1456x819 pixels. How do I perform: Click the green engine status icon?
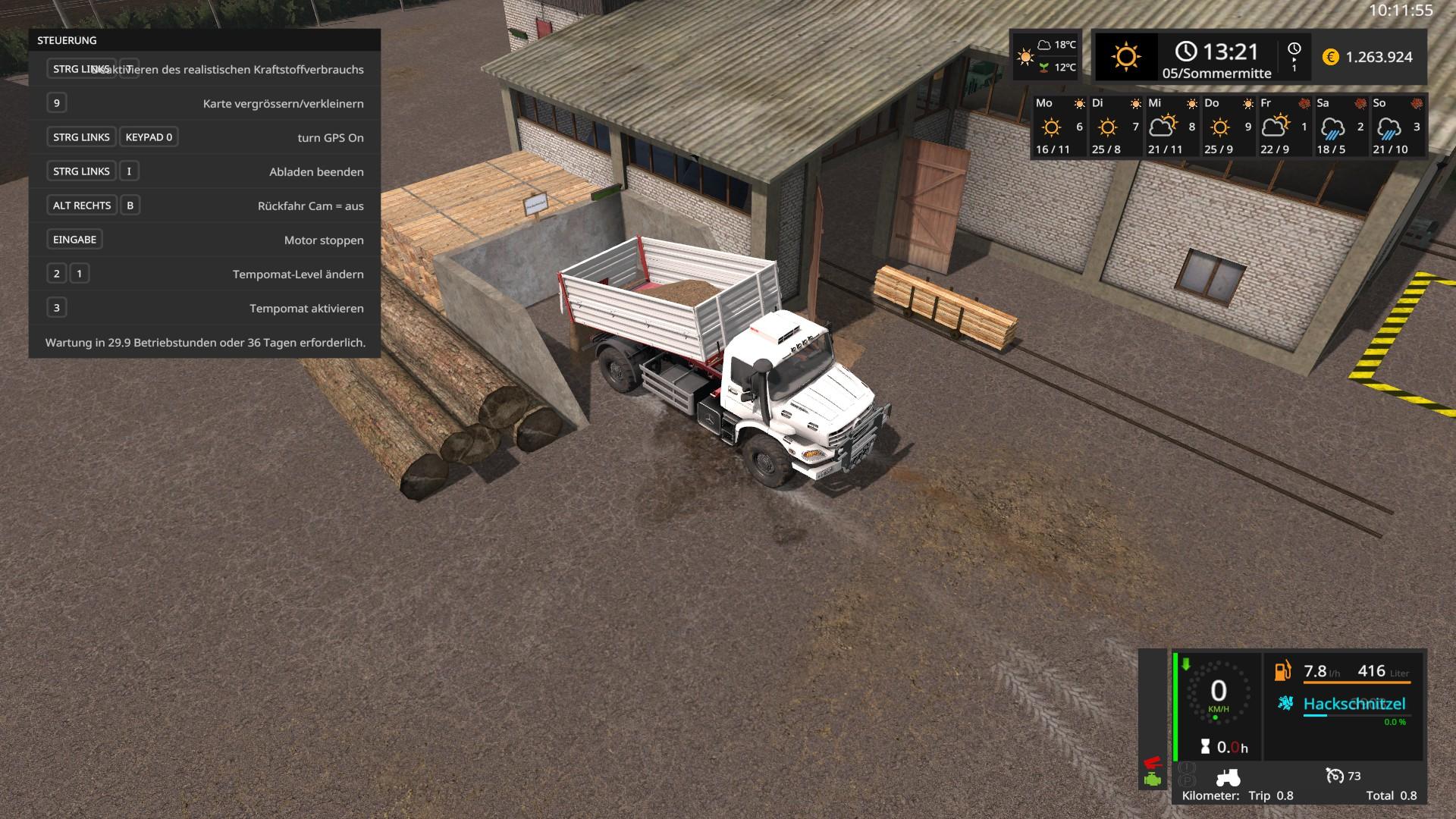click(1153, 780)
